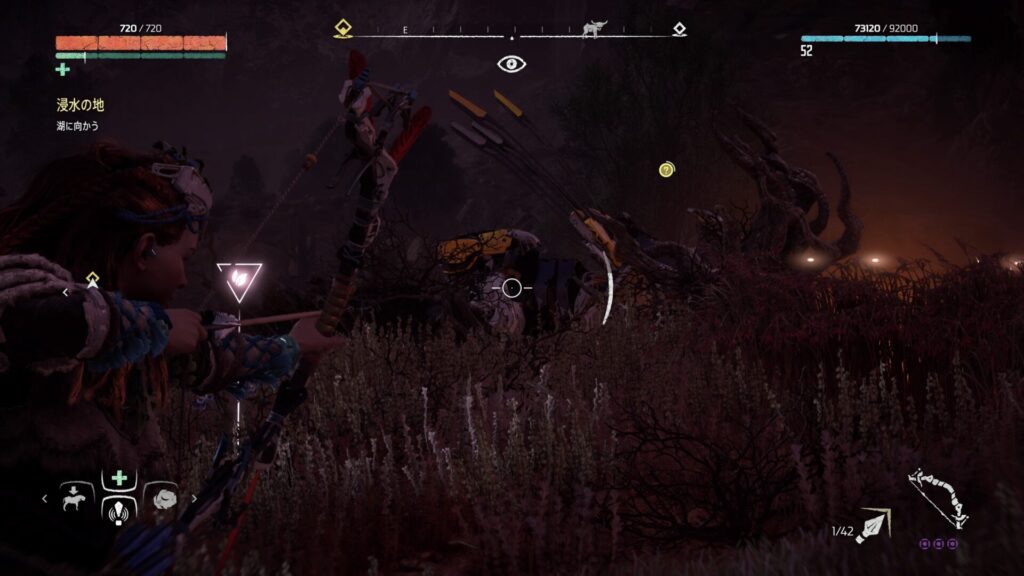Choose the rock distraction item slot

(x=161, y=497)
